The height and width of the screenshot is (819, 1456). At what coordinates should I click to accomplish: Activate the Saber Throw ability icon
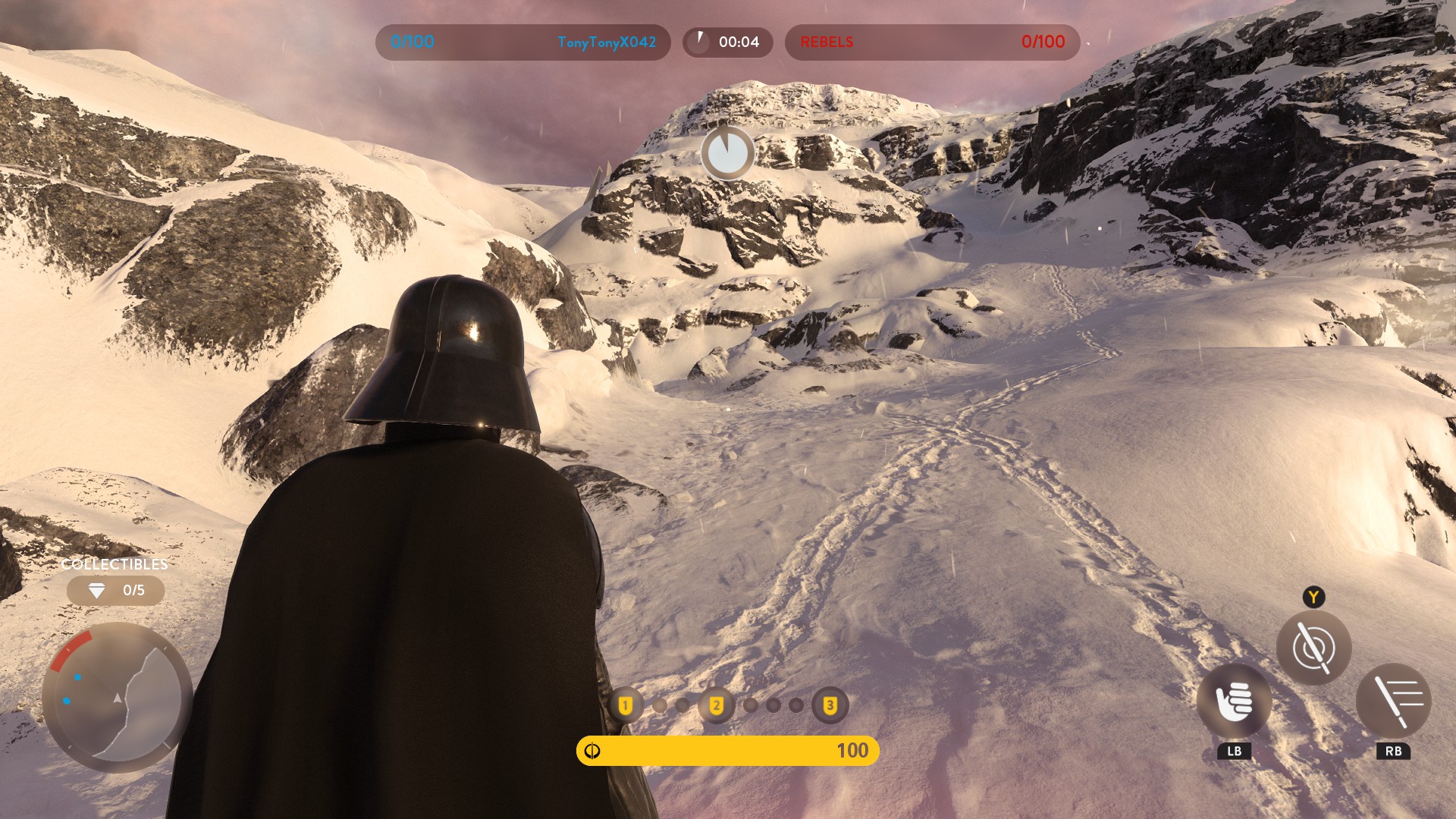1313,648
